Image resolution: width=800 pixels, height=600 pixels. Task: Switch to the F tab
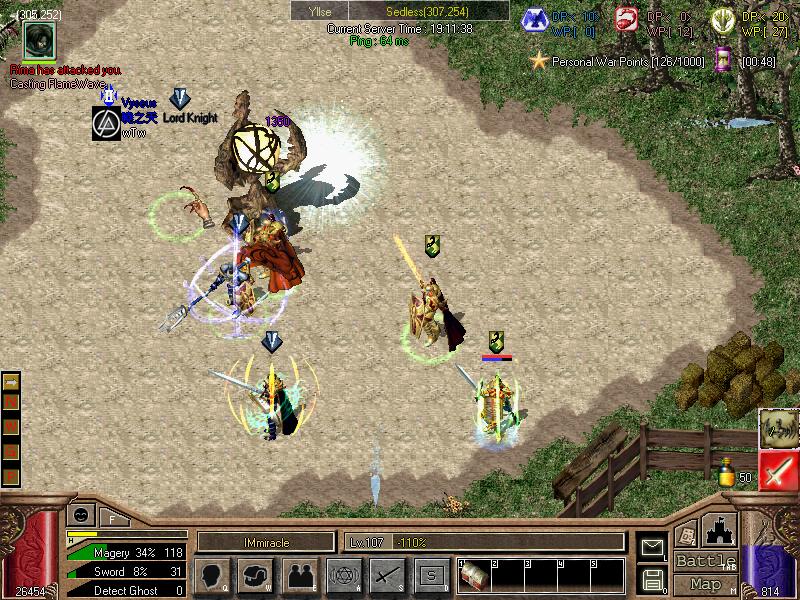click(x=112, y=517)
